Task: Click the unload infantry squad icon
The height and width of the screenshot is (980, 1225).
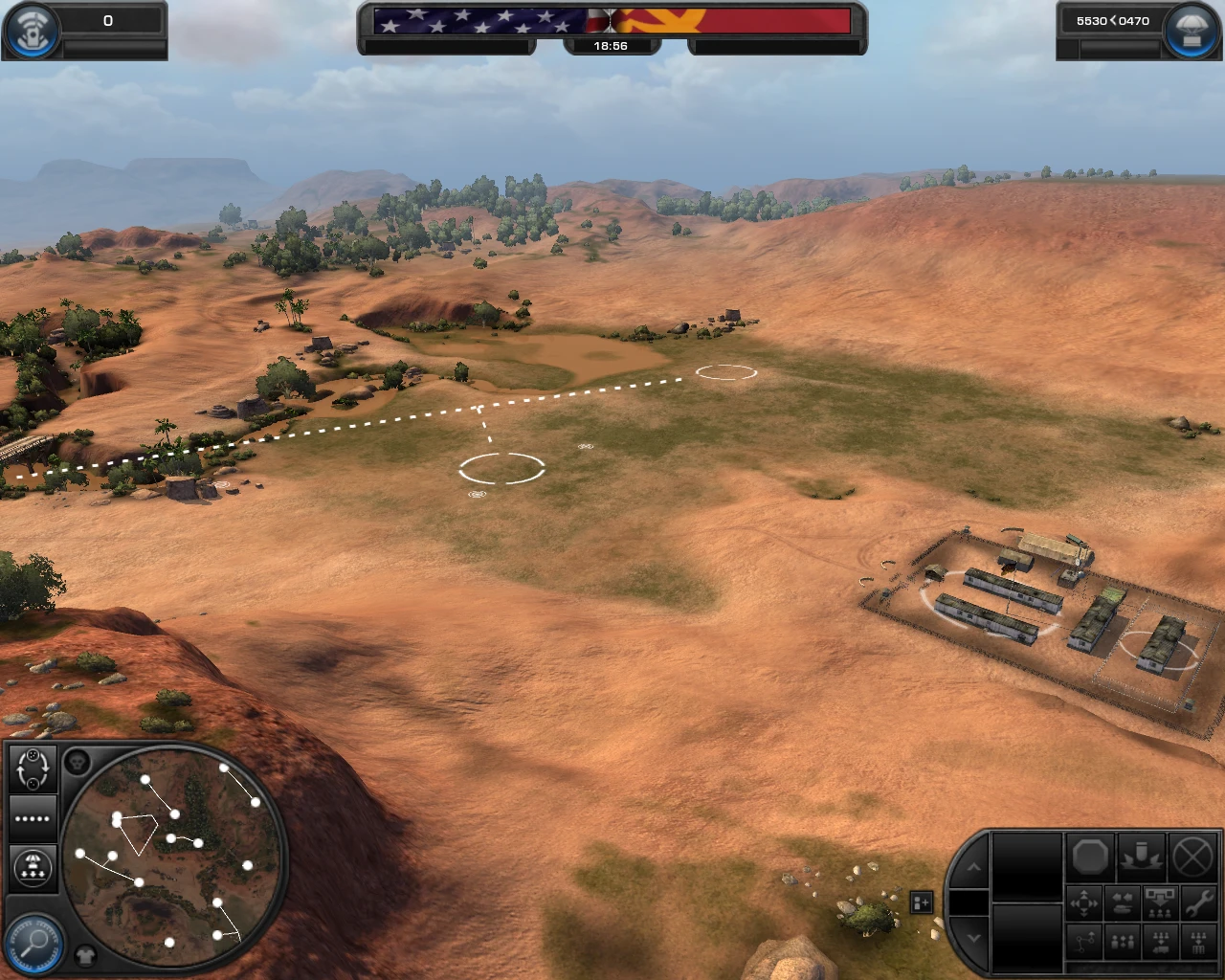Action: tap(1160, 902)
